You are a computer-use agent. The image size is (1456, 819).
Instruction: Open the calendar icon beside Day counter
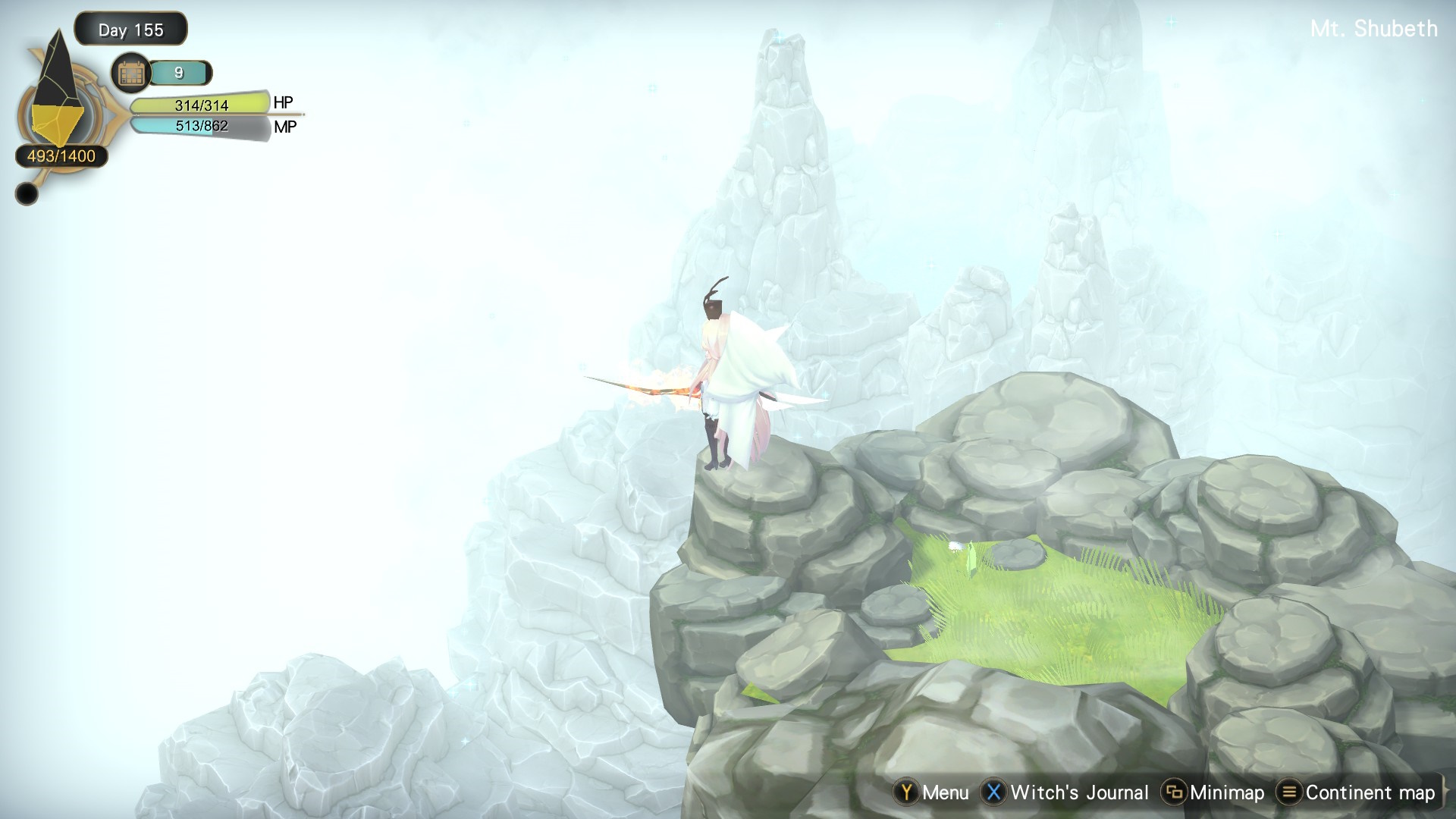click(131, 74)
